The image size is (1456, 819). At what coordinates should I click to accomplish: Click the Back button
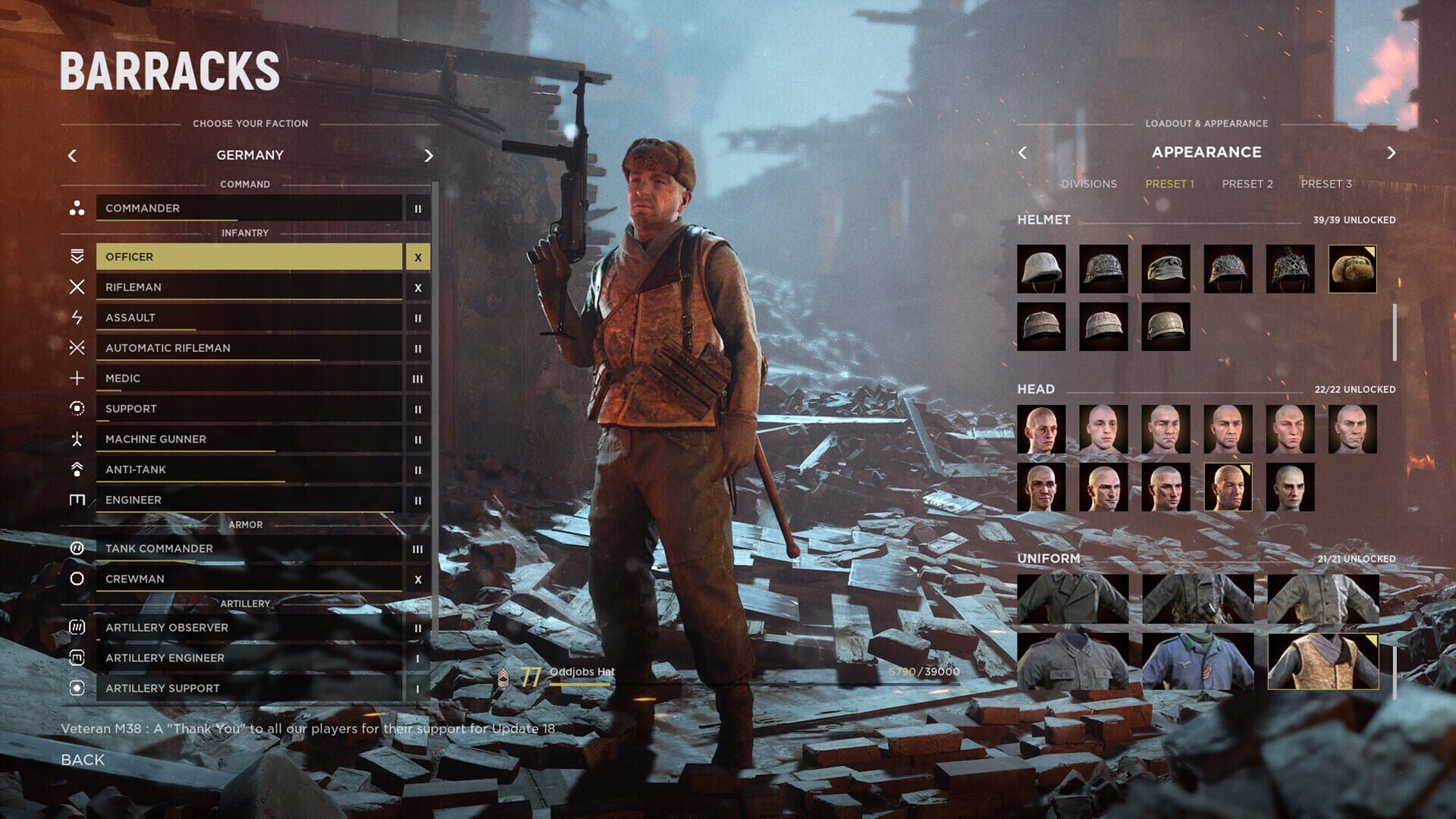pos(85,759)
